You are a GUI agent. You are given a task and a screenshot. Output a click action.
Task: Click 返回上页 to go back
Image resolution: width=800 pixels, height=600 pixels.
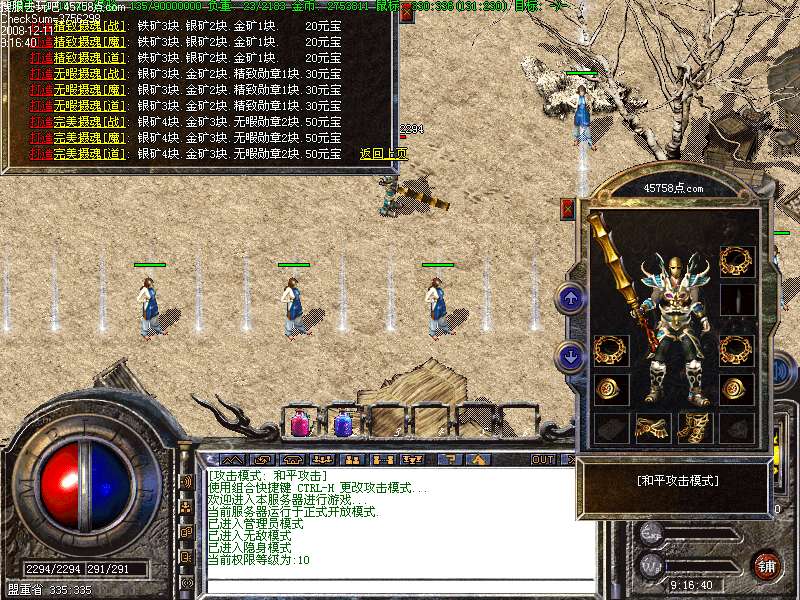[x=383, y=154]
